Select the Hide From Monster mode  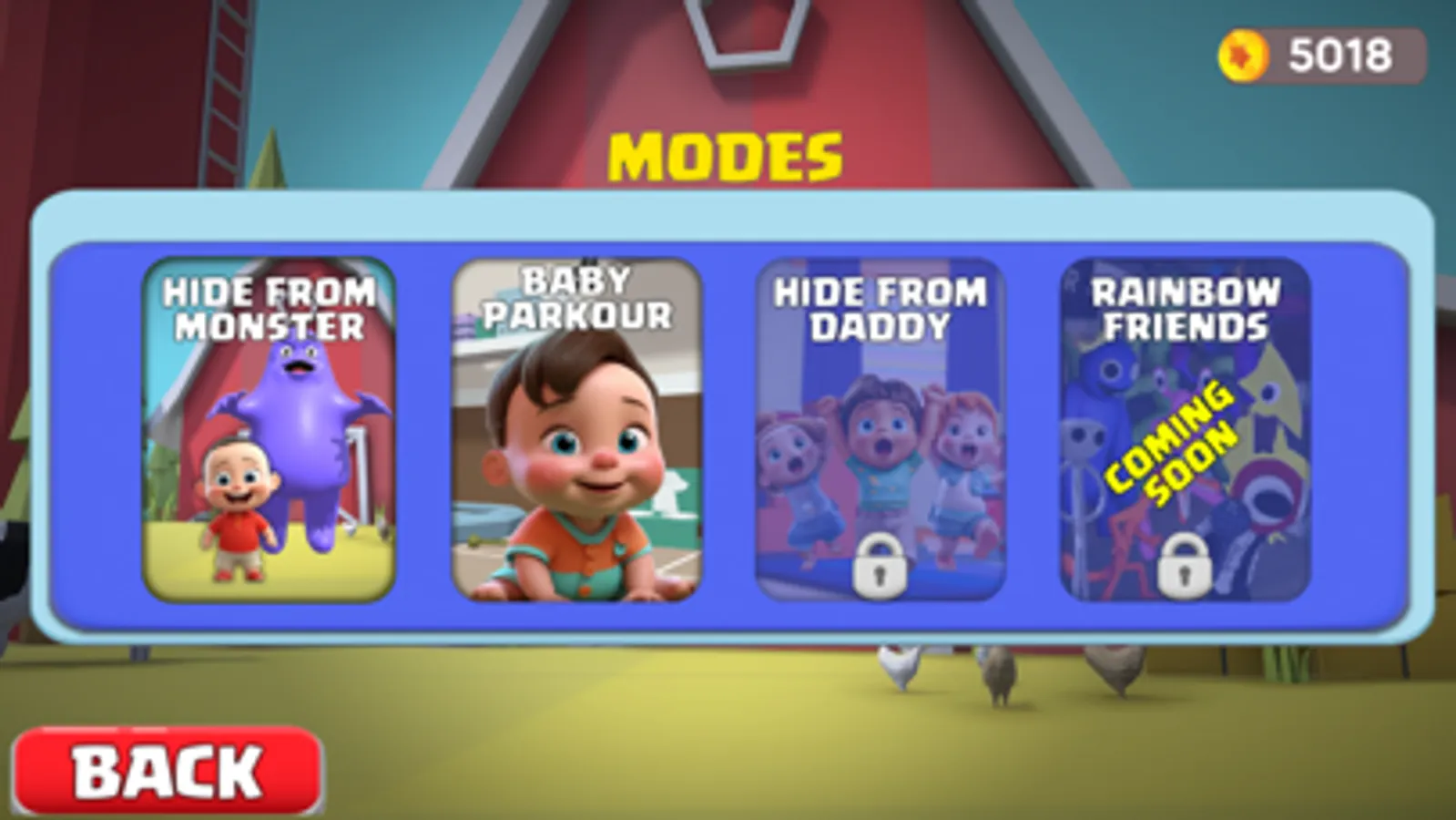click(x=269, y=428)
